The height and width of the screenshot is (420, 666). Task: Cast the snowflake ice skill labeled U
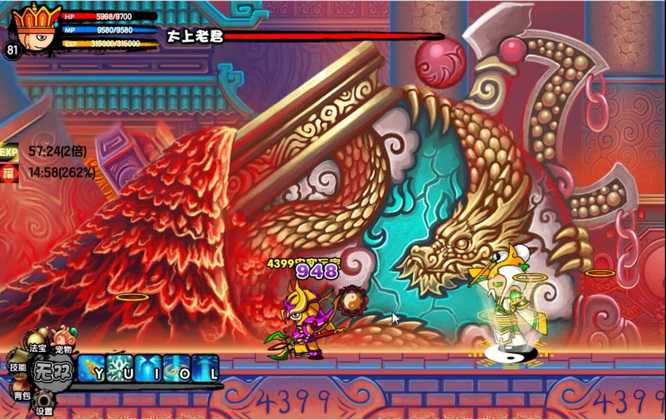(121, 367)
